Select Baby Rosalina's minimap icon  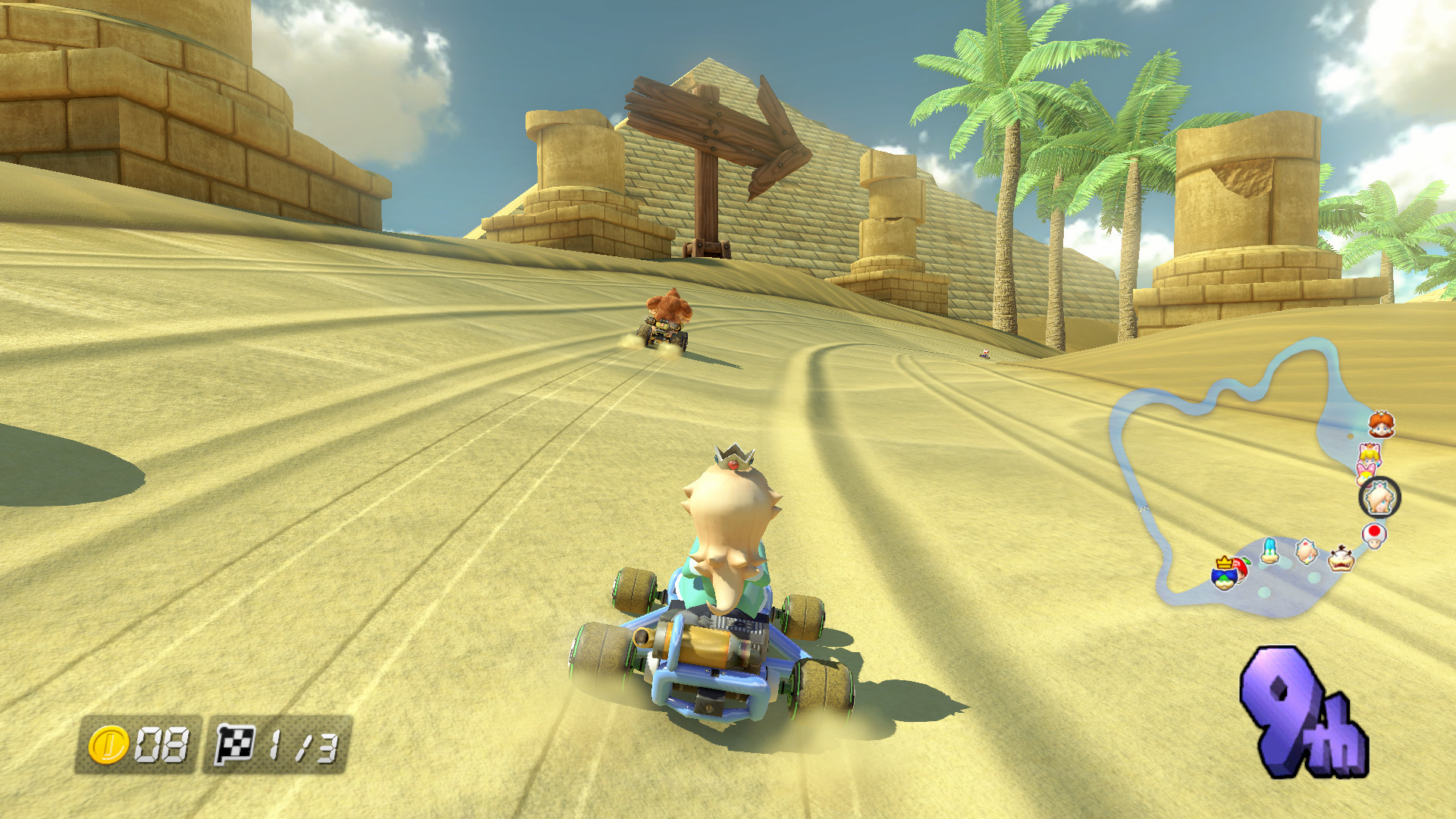click(1306, 551)
